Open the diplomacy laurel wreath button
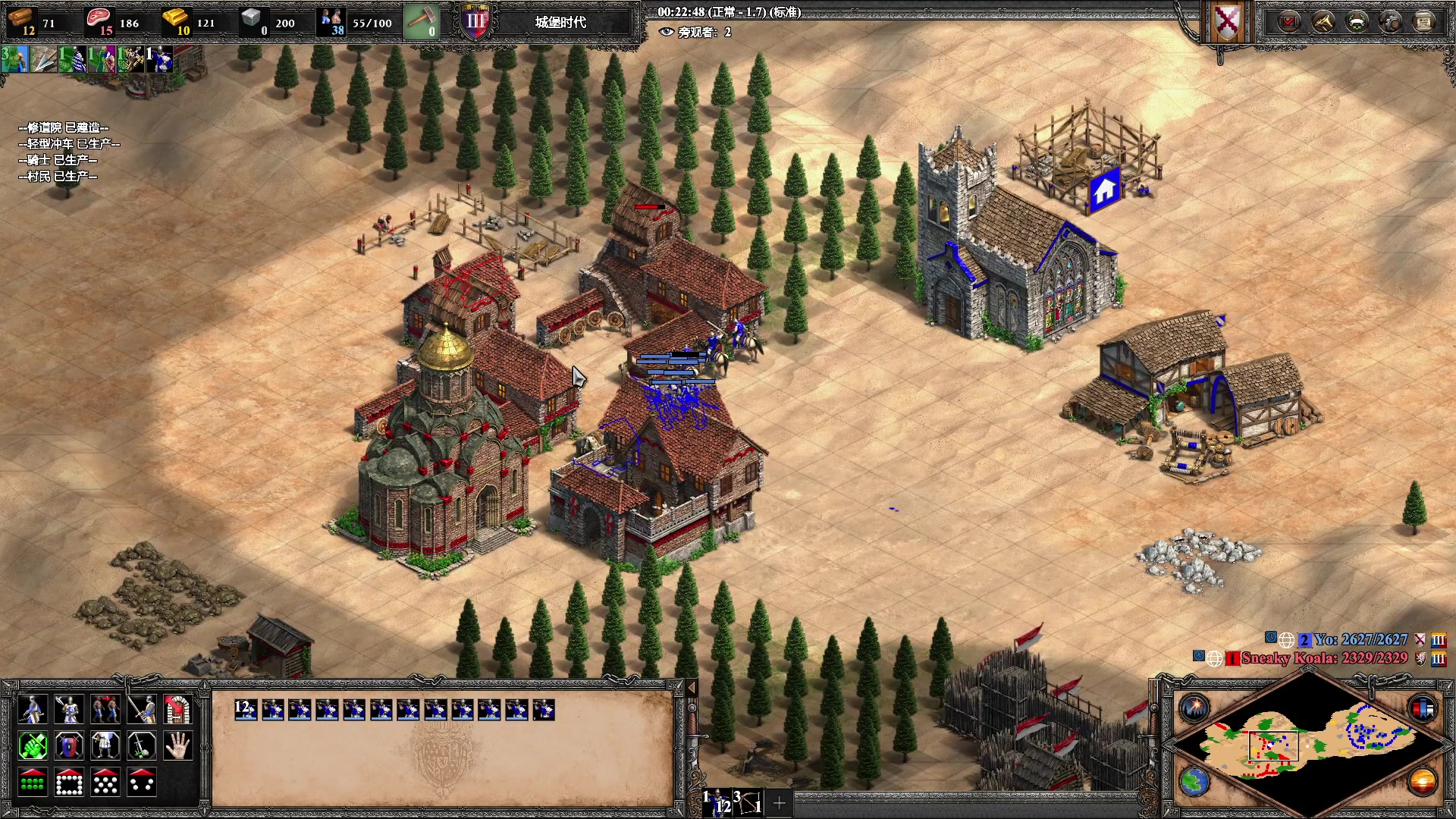This screenshot has height=819, width=1456. pyautogui.click(x=1357, y=22)
